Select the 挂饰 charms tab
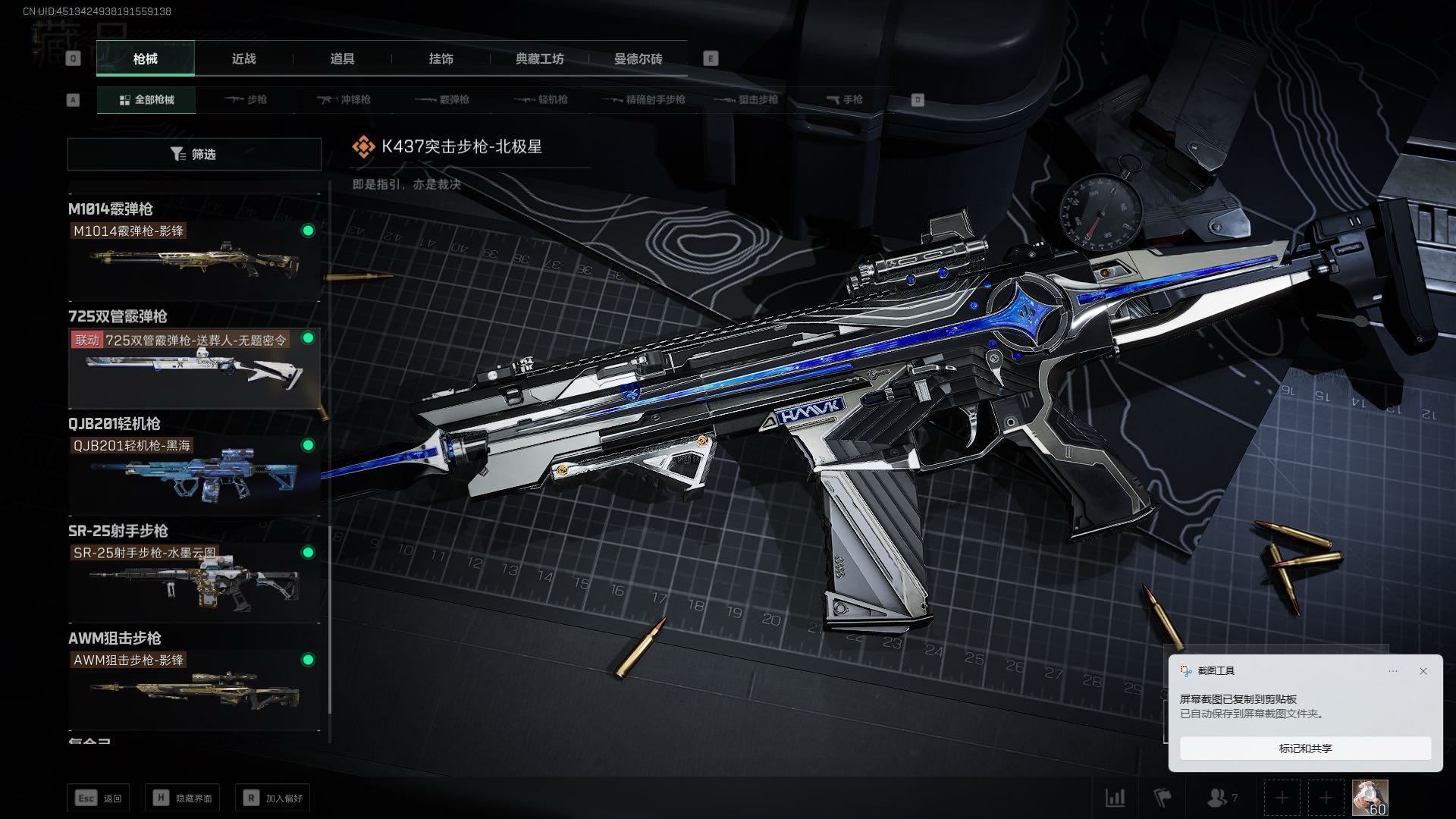 tap(441, 58)
